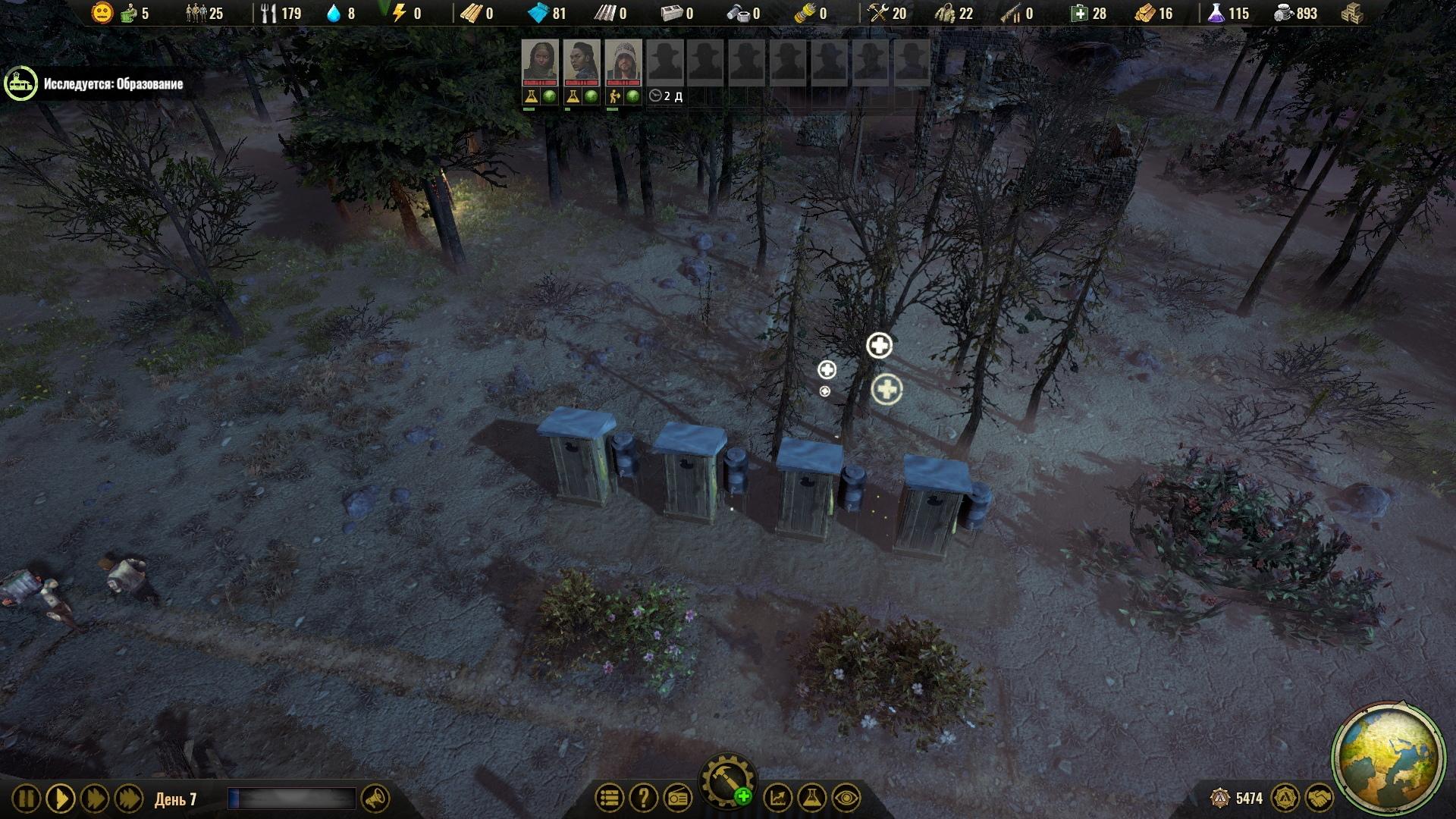Click the megaphone announcement button
Viewport: 1456px width, 819px height.
(x=375, y=799)
